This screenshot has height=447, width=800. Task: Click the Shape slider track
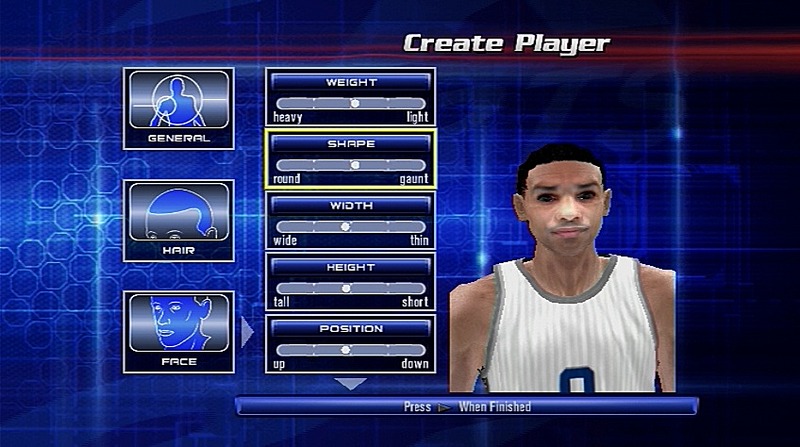click(x=350, y=165)
